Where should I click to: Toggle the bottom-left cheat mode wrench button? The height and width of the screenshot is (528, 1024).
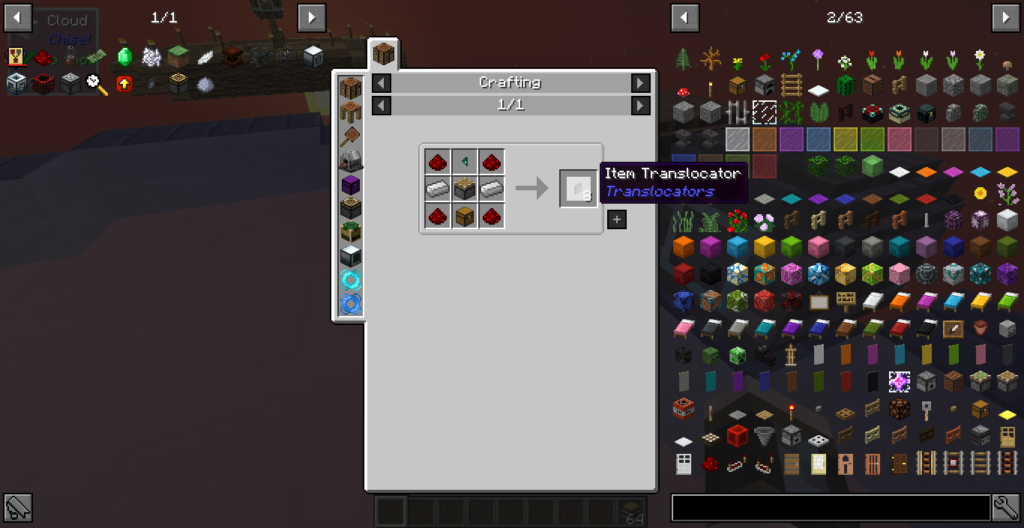17,507
